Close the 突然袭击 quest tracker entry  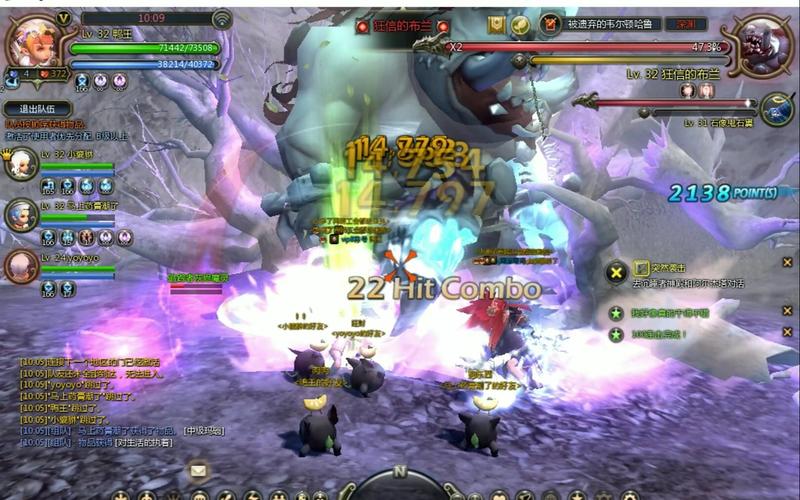click(789, 262)
